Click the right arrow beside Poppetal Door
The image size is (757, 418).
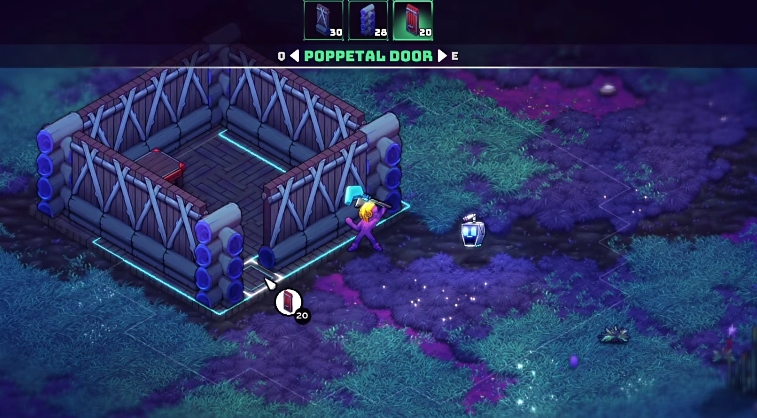click(x=442, y=56)
